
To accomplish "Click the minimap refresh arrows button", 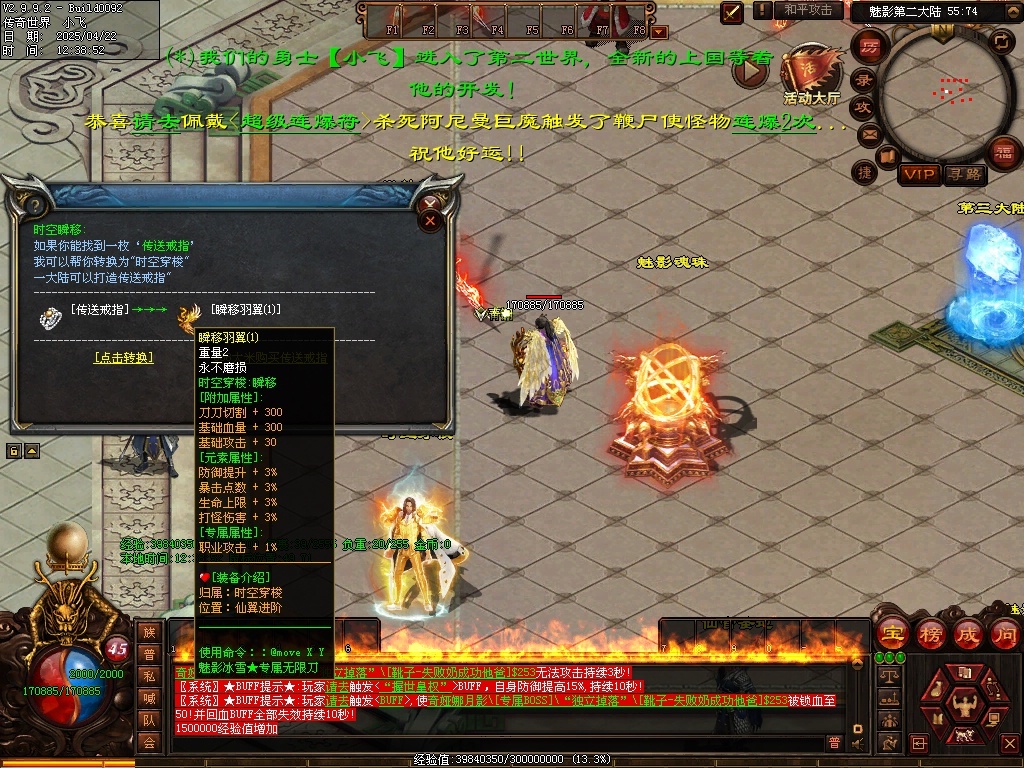I will point(1000,41).
